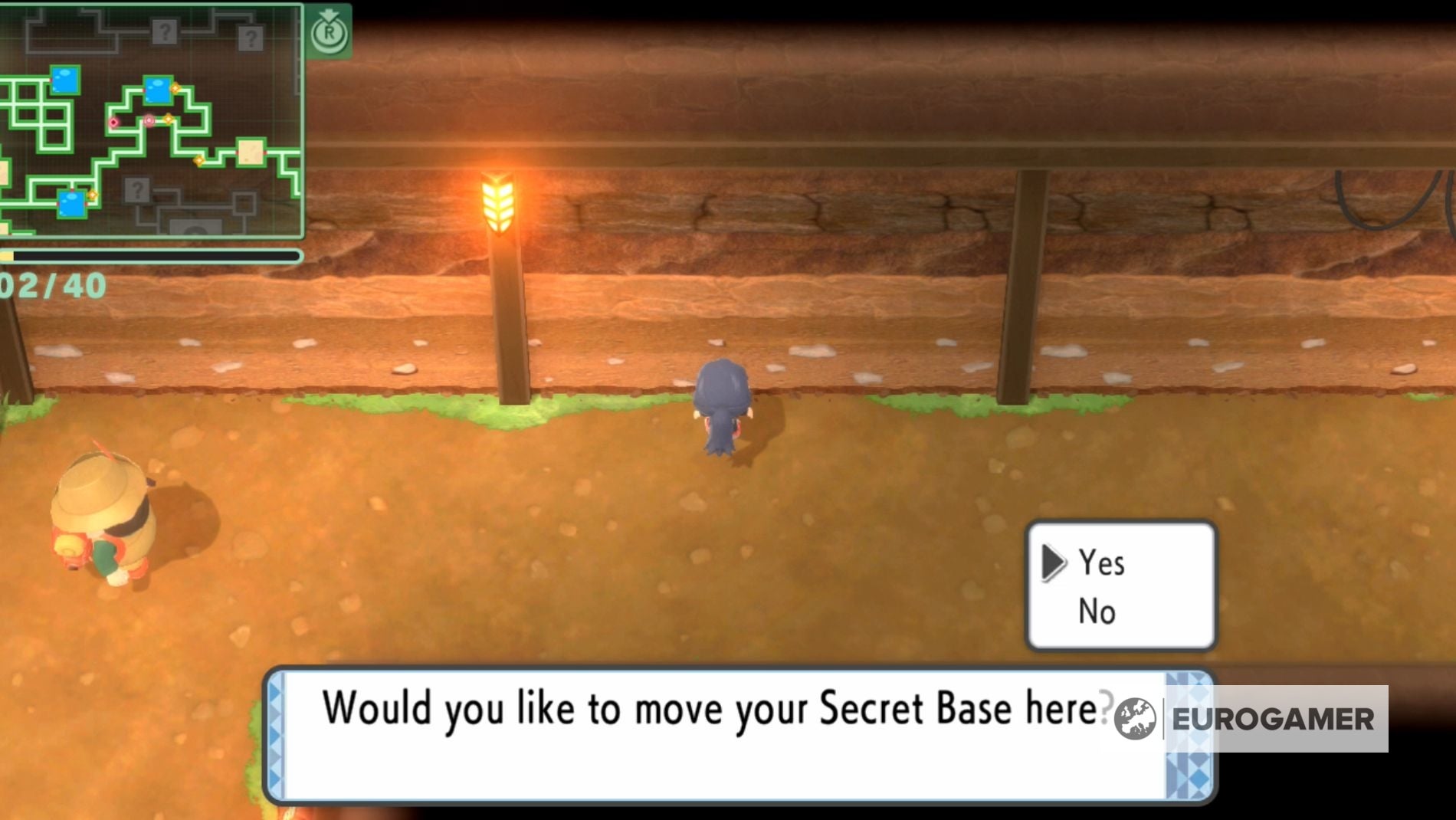This screenshot has width=1456, height=820.
Task: Click the 02/40 counter text
Action: [x=52, y=286]
